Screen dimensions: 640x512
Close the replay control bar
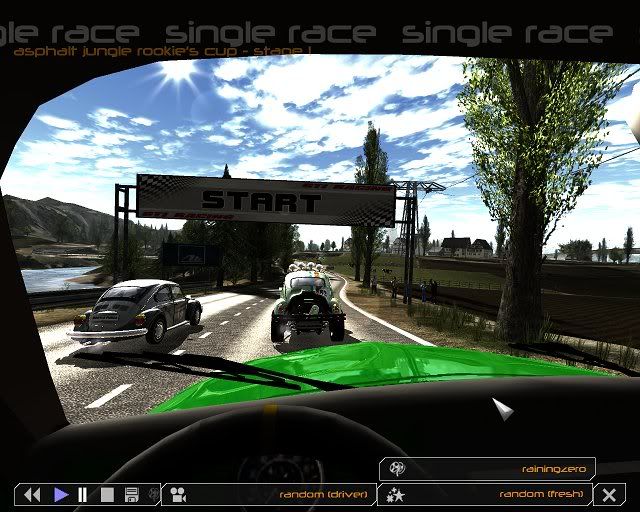coord(608,494)
